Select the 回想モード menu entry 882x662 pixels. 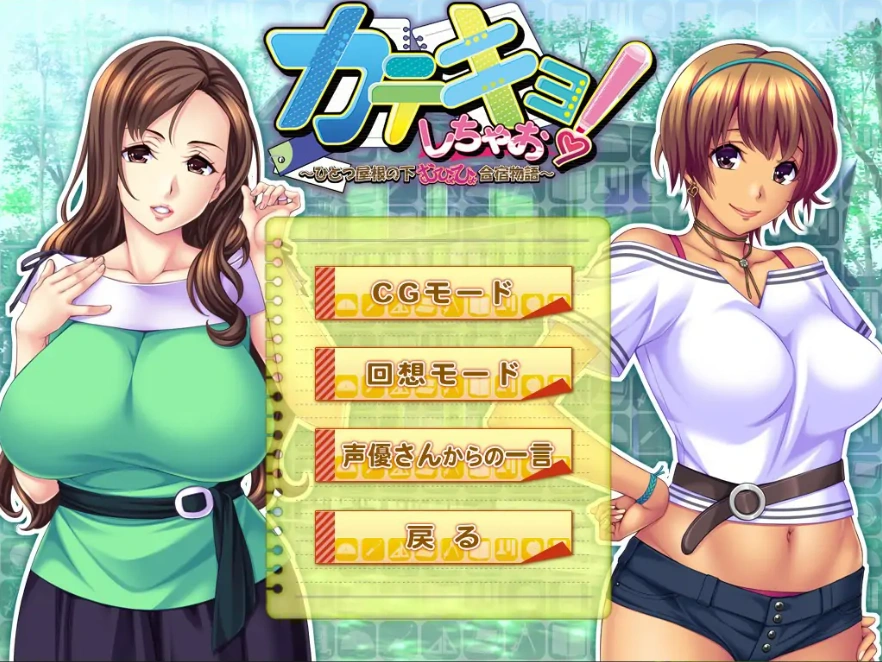443,374
